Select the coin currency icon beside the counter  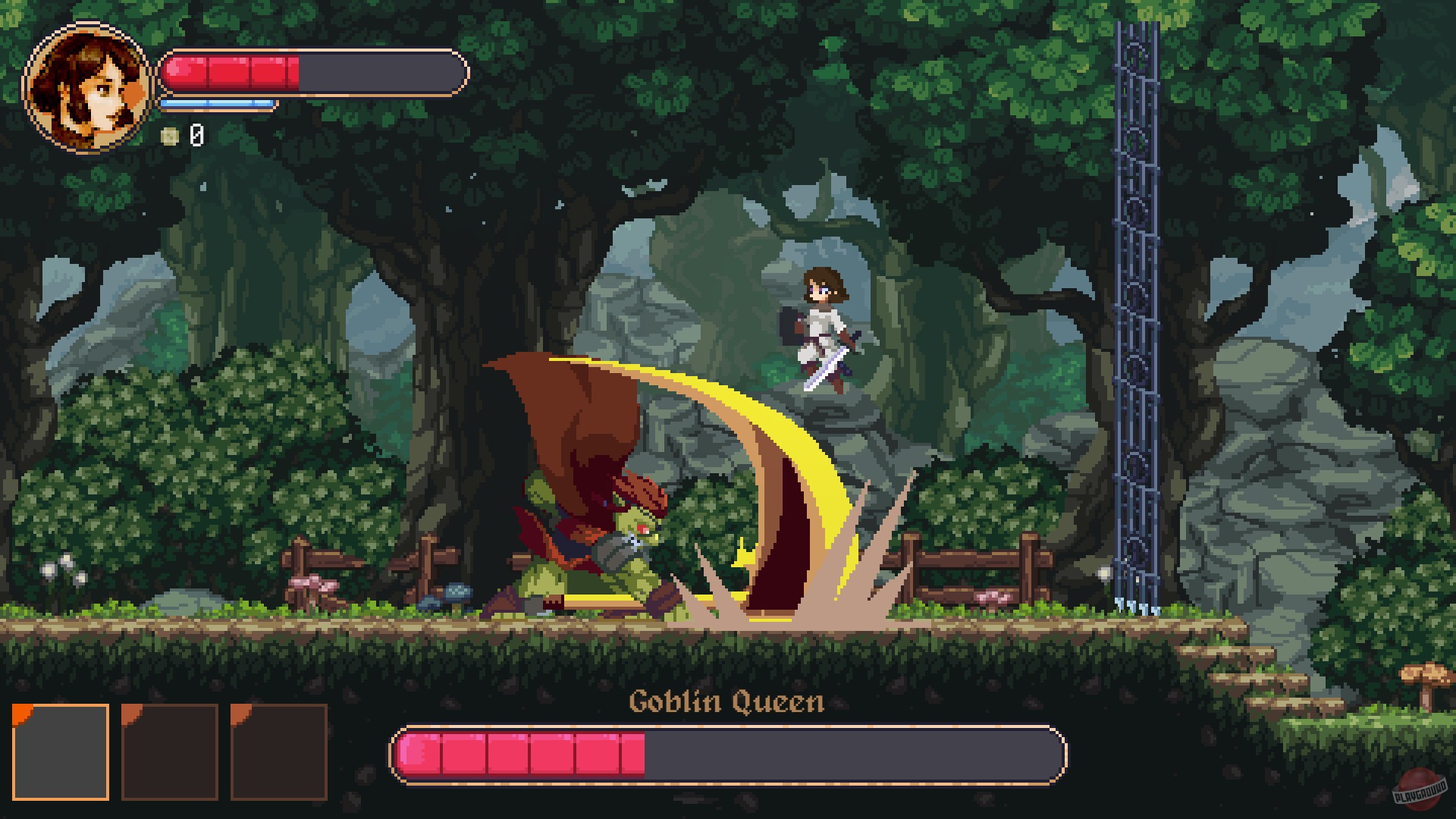[171, 136]
